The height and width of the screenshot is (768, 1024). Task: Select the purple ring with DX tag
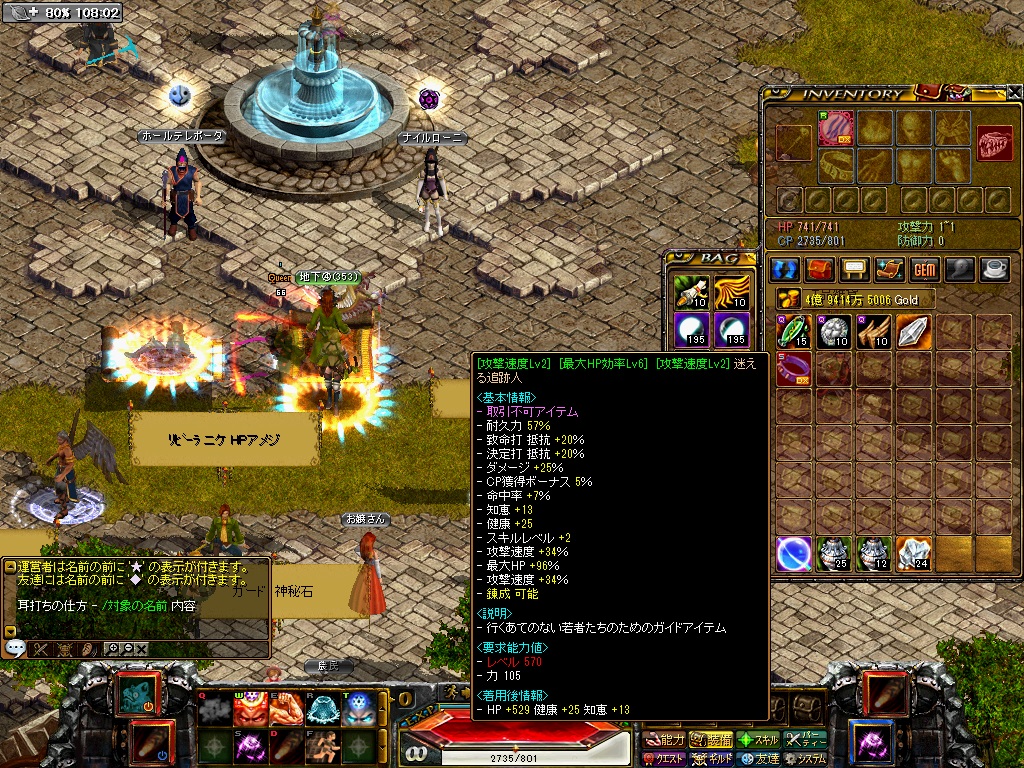tap(794, 369)
